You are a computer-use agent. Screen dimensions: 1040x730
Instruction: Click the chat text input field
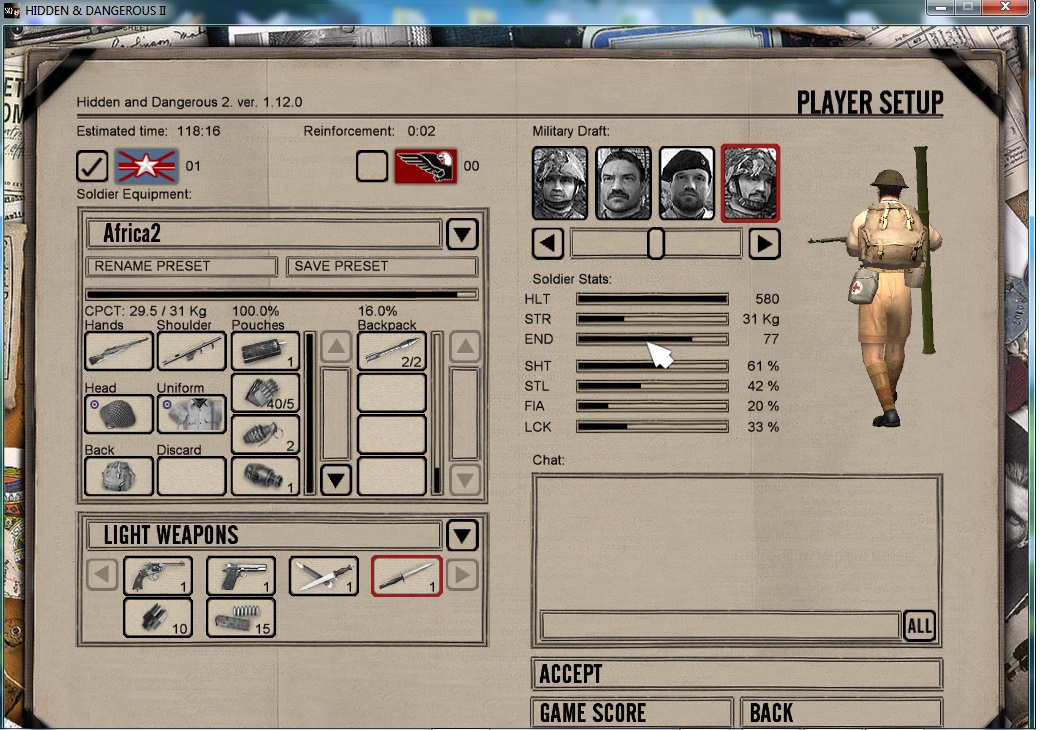coord(720,626)
